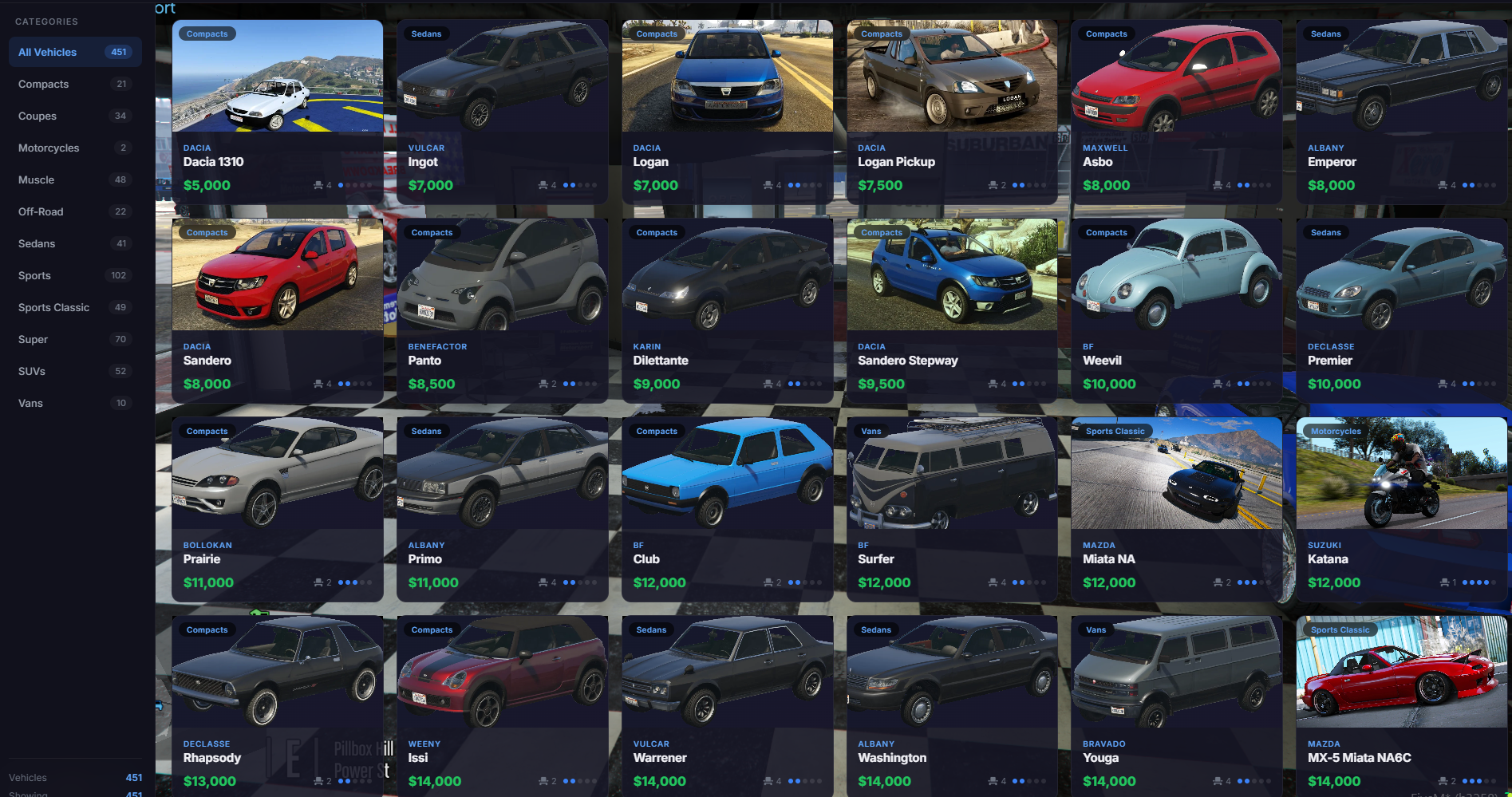This screenshot has width=1512, height=797.
Task: Expand the Super category in the sidebar
Action: tap(32, 339)
